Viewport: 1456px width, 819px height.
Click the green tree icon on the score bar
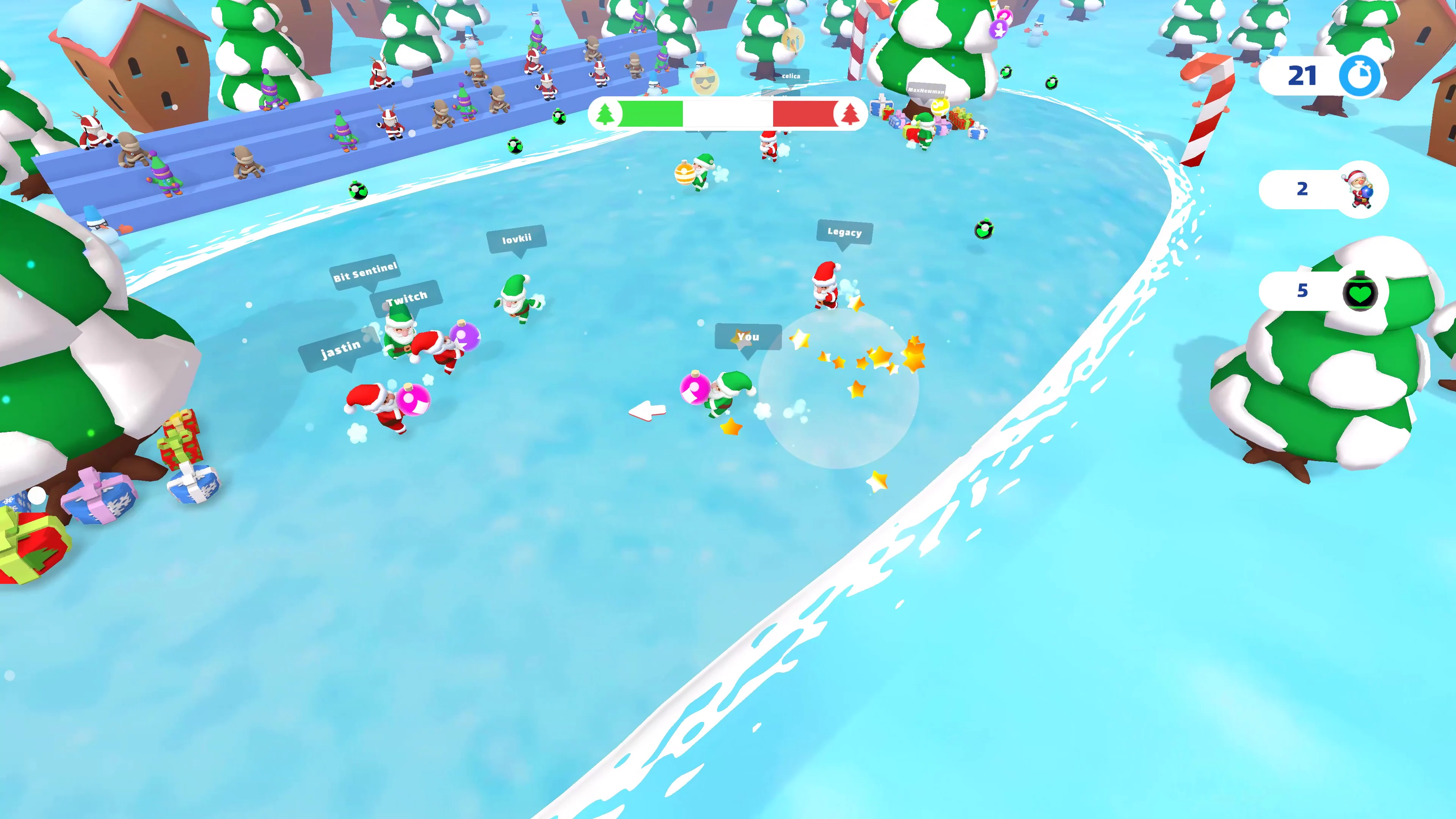click(x=606, y=113)
